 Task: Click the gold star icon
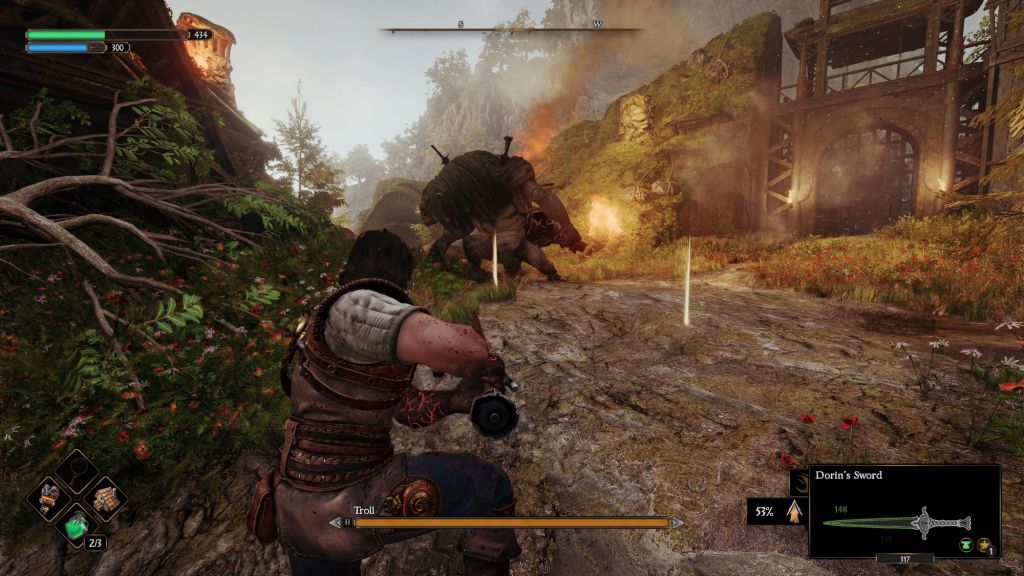tap(984, 545)
